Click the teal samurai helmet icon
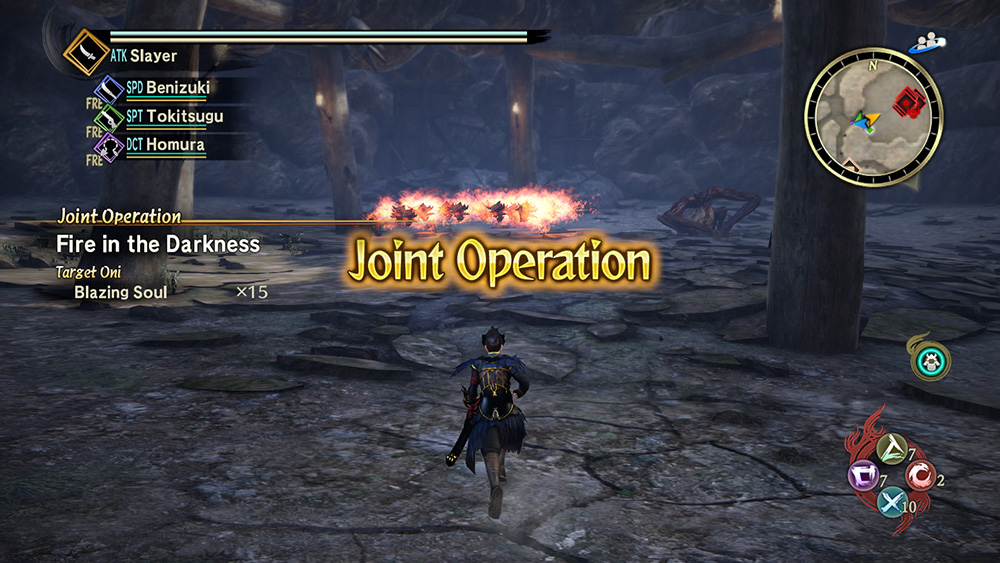 point(931,361)
